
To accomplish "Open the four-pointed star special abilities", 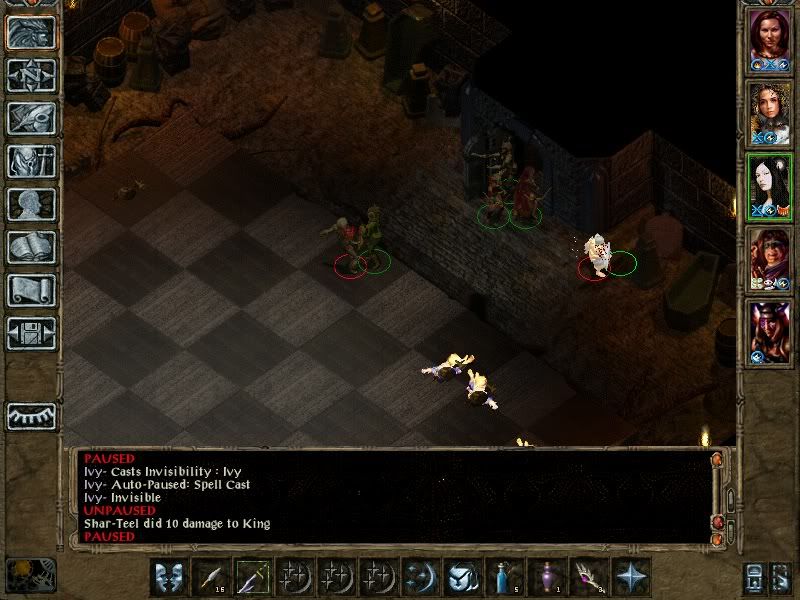I will coord(631,577).
